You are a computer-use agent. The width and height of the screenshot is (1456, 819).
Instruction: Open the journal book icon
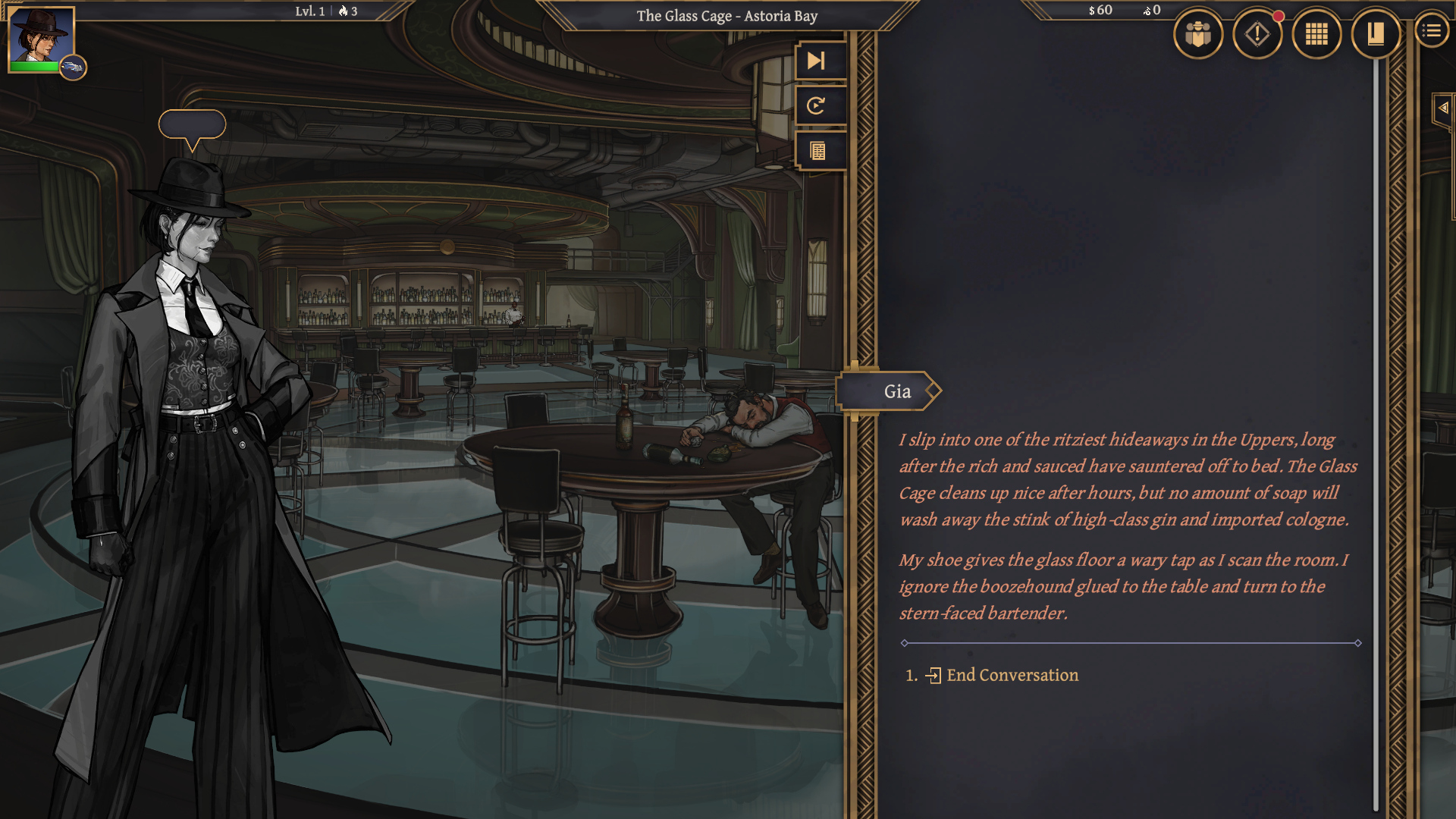coord(1375,34)
